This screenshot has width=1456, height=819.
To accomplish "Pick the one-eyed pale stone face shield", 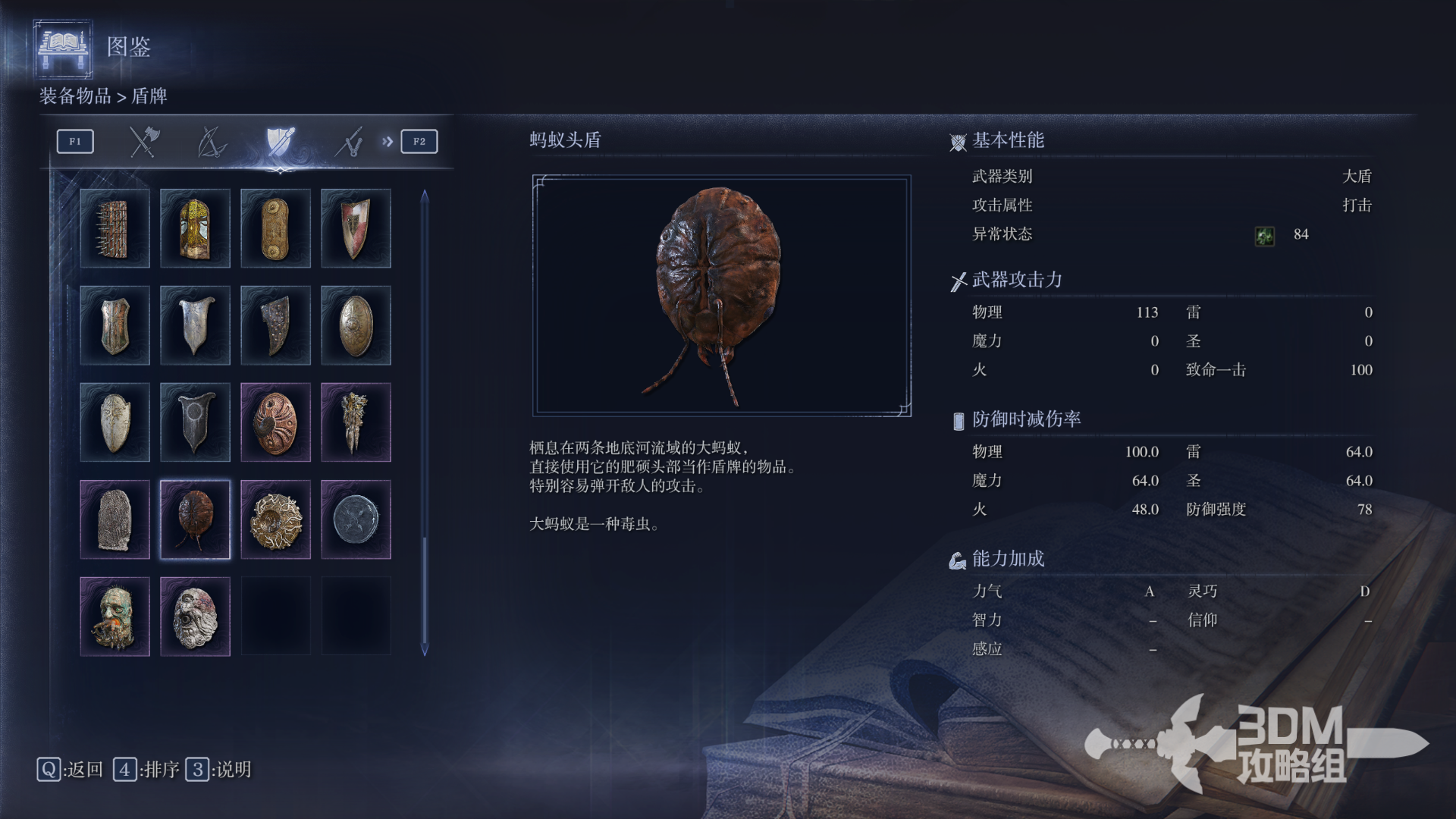I will tap(195, 617).
